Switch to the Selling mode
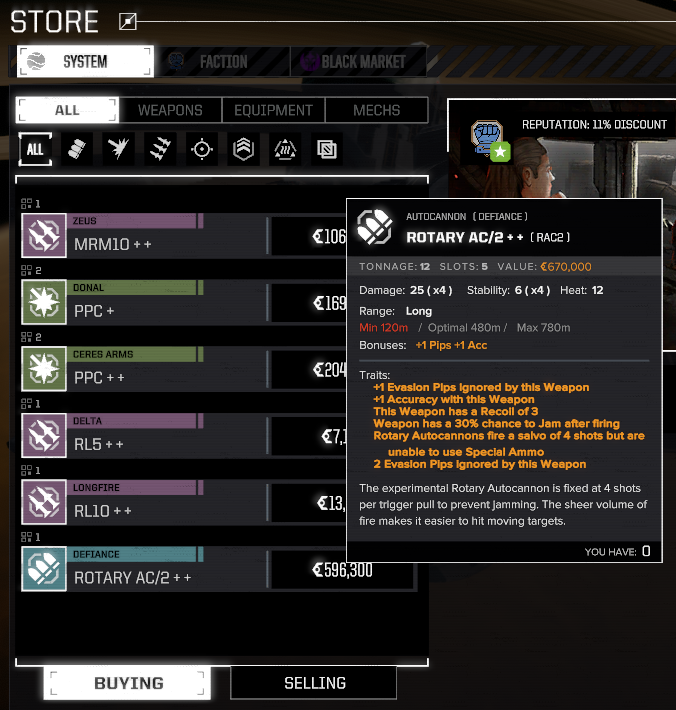The height and width of the screenshot is (710, 676). 314,683
